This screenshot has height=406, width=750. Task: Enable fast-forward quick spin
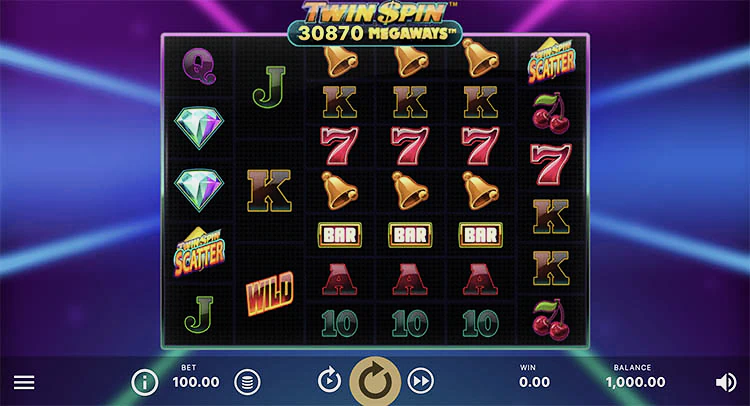(421, 380)
